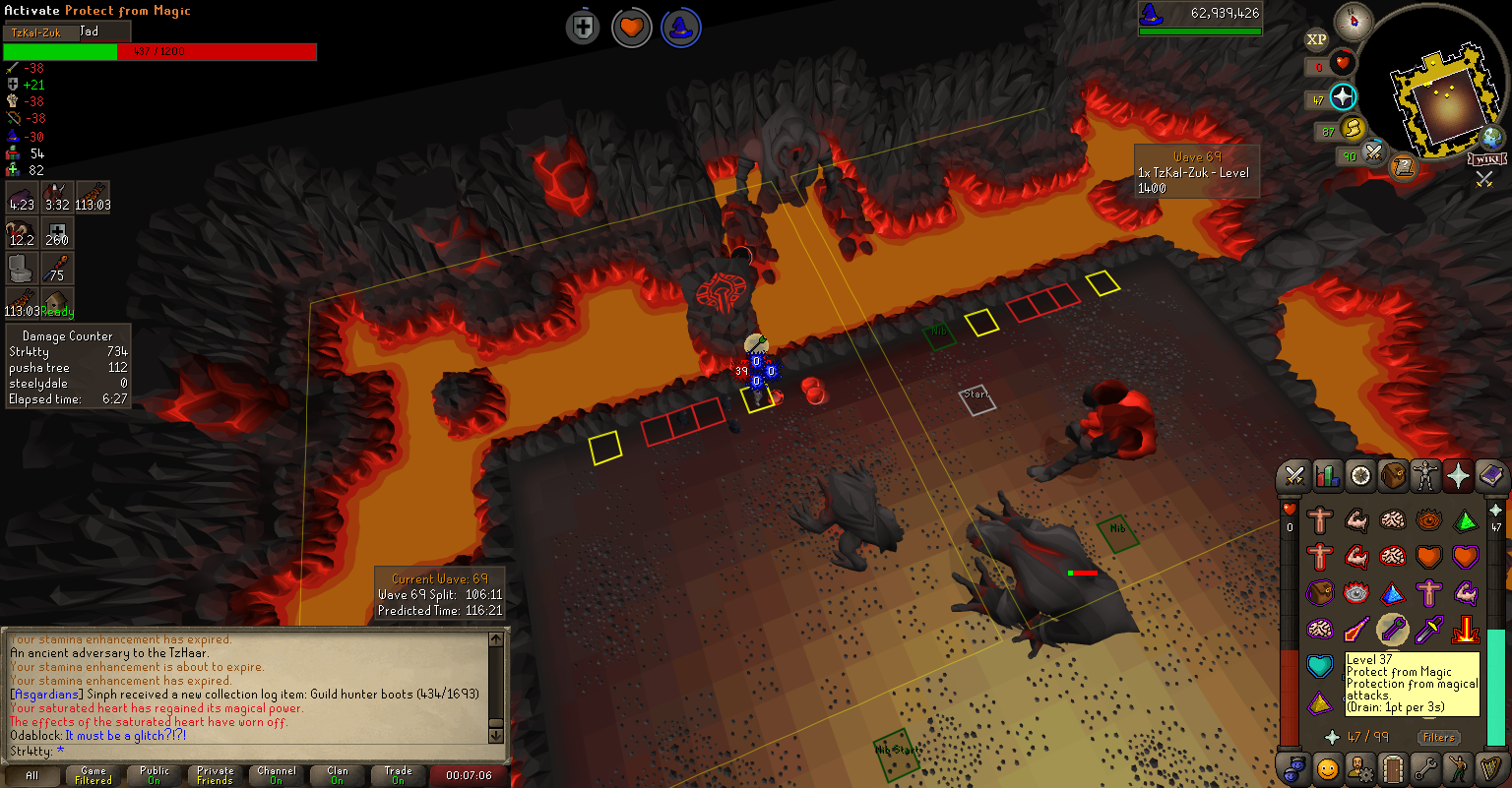Open the Inventory backpack tab

tap(1393, 477)
